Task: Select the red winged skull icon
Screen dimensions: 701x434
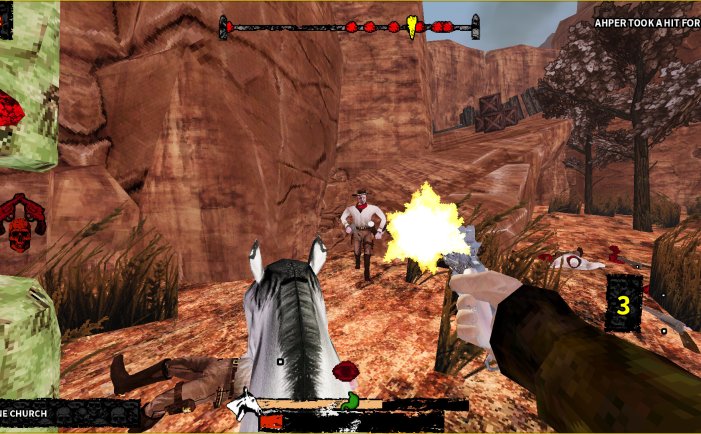Action: tap(22, 221)
